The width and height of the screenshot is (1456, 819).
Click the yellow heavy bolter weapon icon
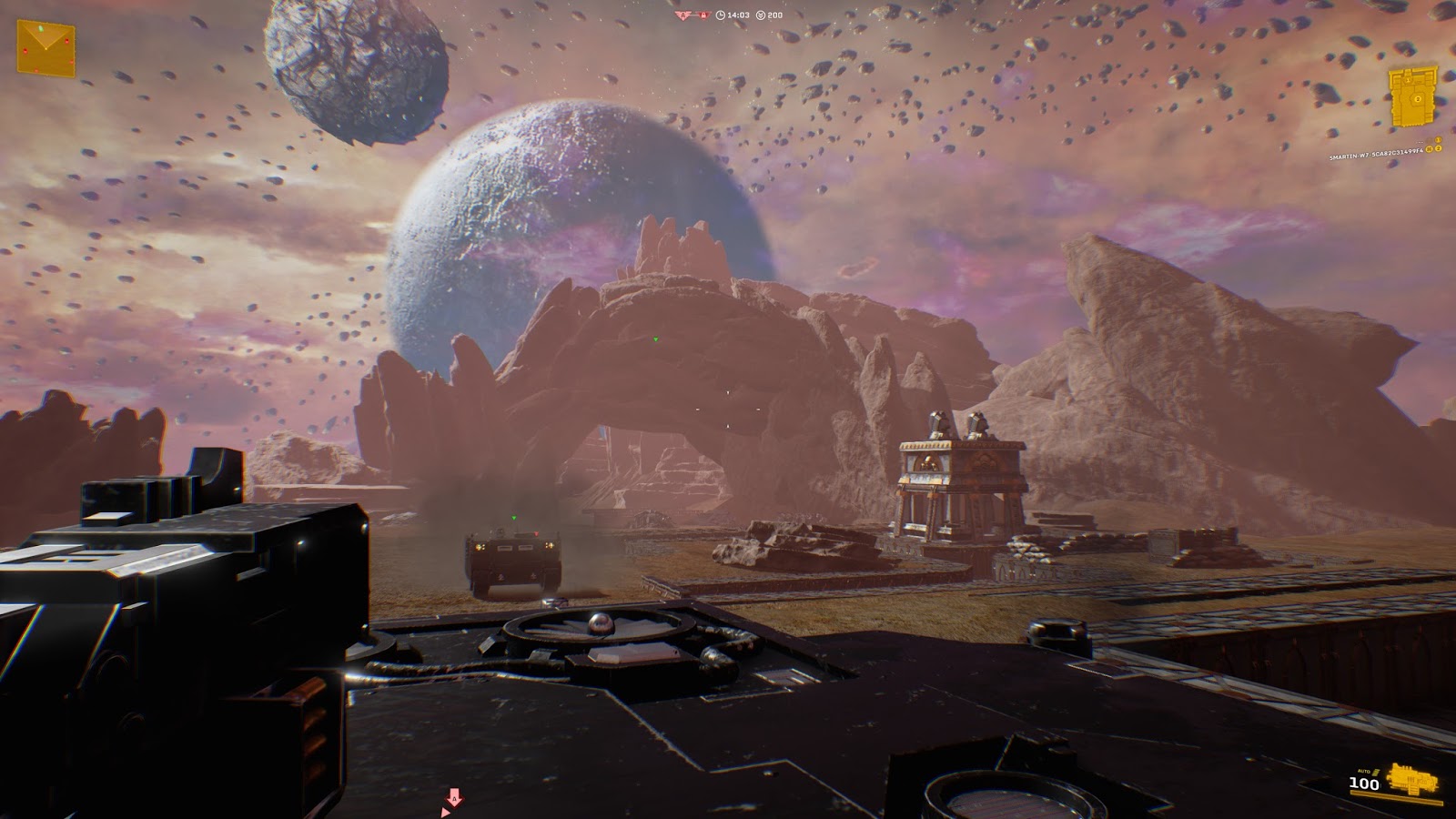pyautogui.click(x=1412, y=781)
